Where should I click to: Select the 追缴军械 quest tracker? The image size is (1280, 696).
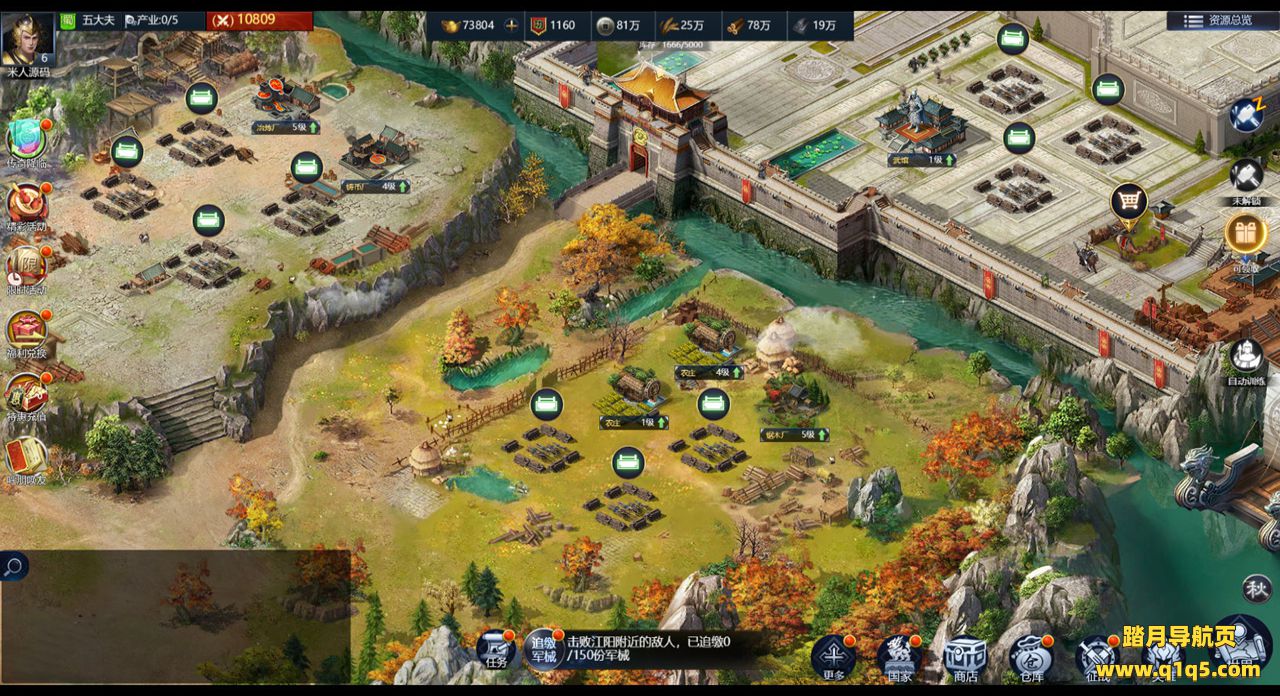pyautogui.click(x=545, y=650)
